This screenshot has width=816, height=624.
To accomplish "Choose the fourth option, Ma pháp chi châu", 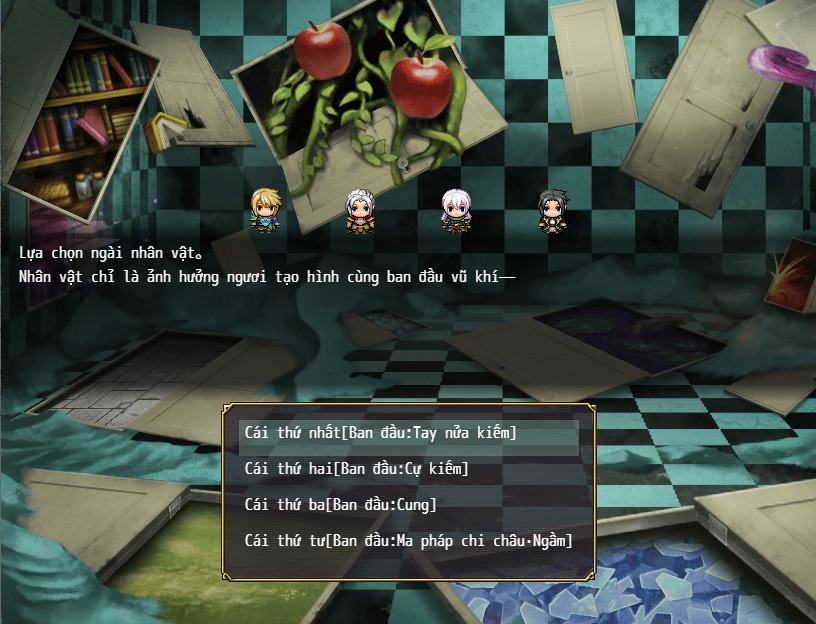I will tap(408, 541).
